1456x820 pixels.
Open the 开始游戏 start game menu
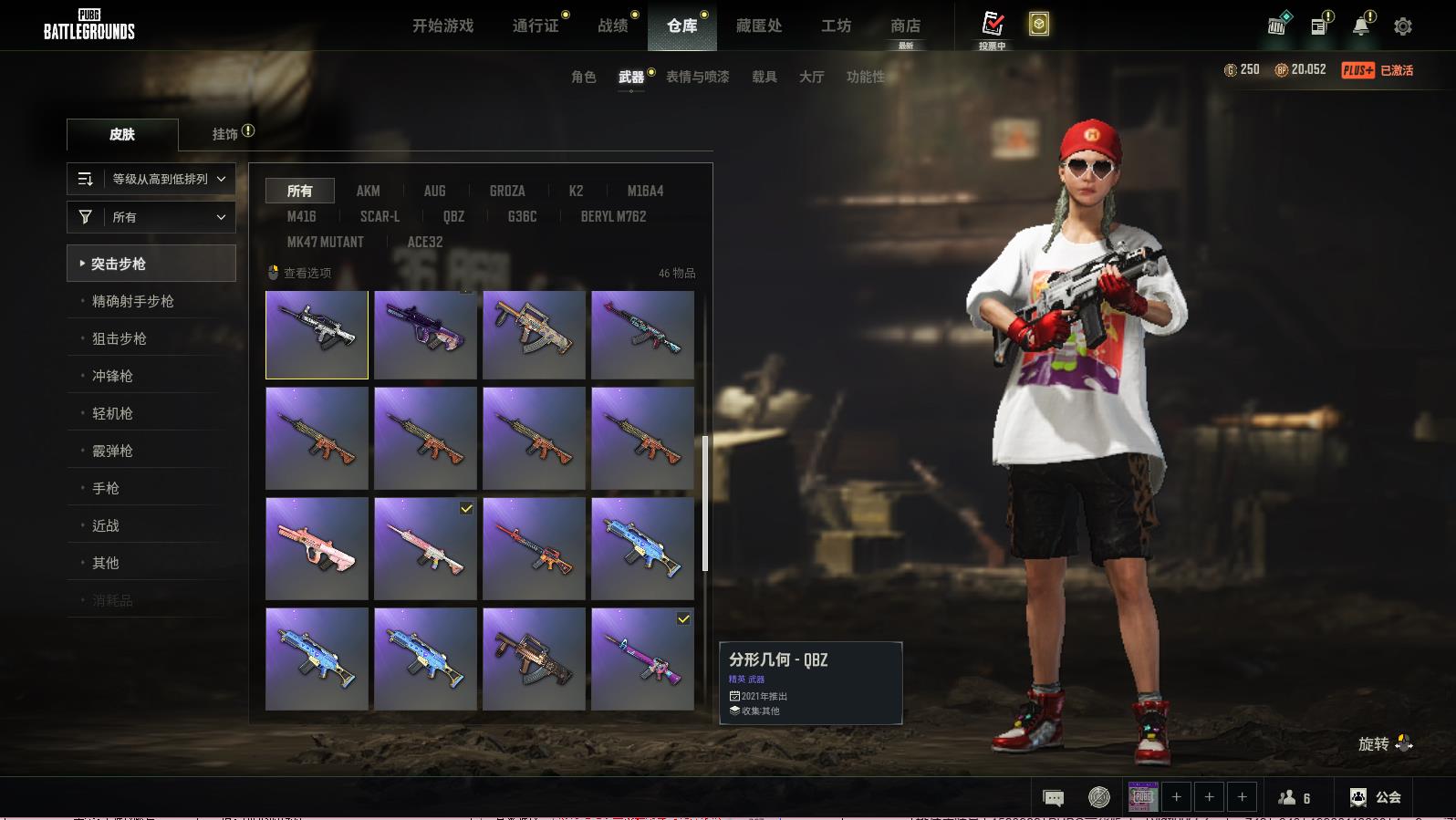[442, 26]
